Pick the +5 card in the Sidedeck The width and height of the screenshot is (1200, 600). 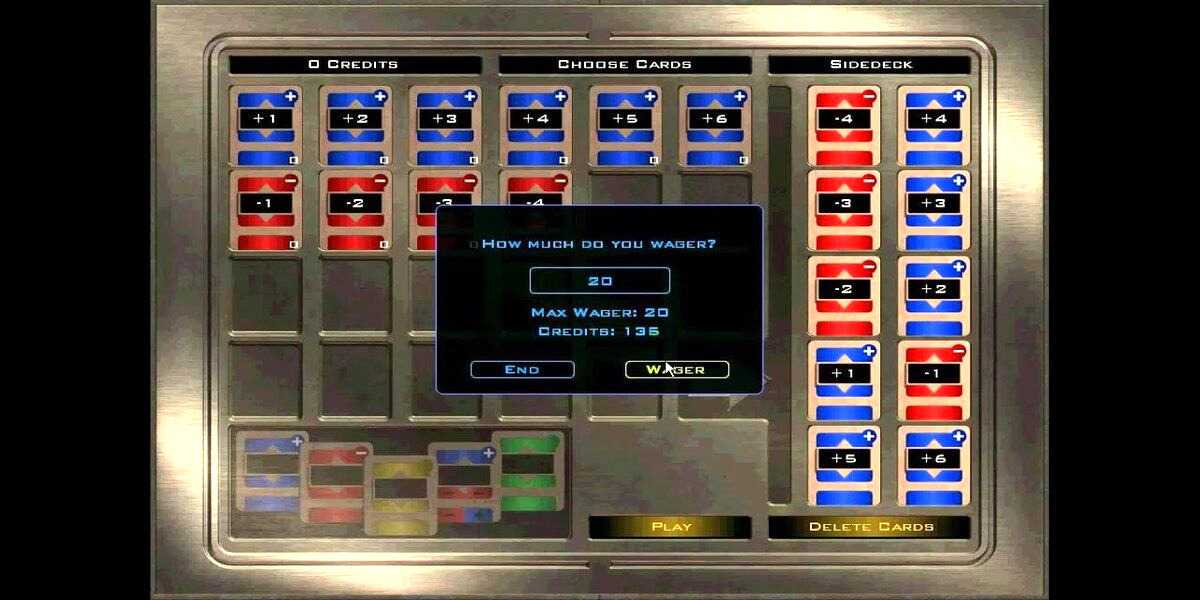coord(844,467)
